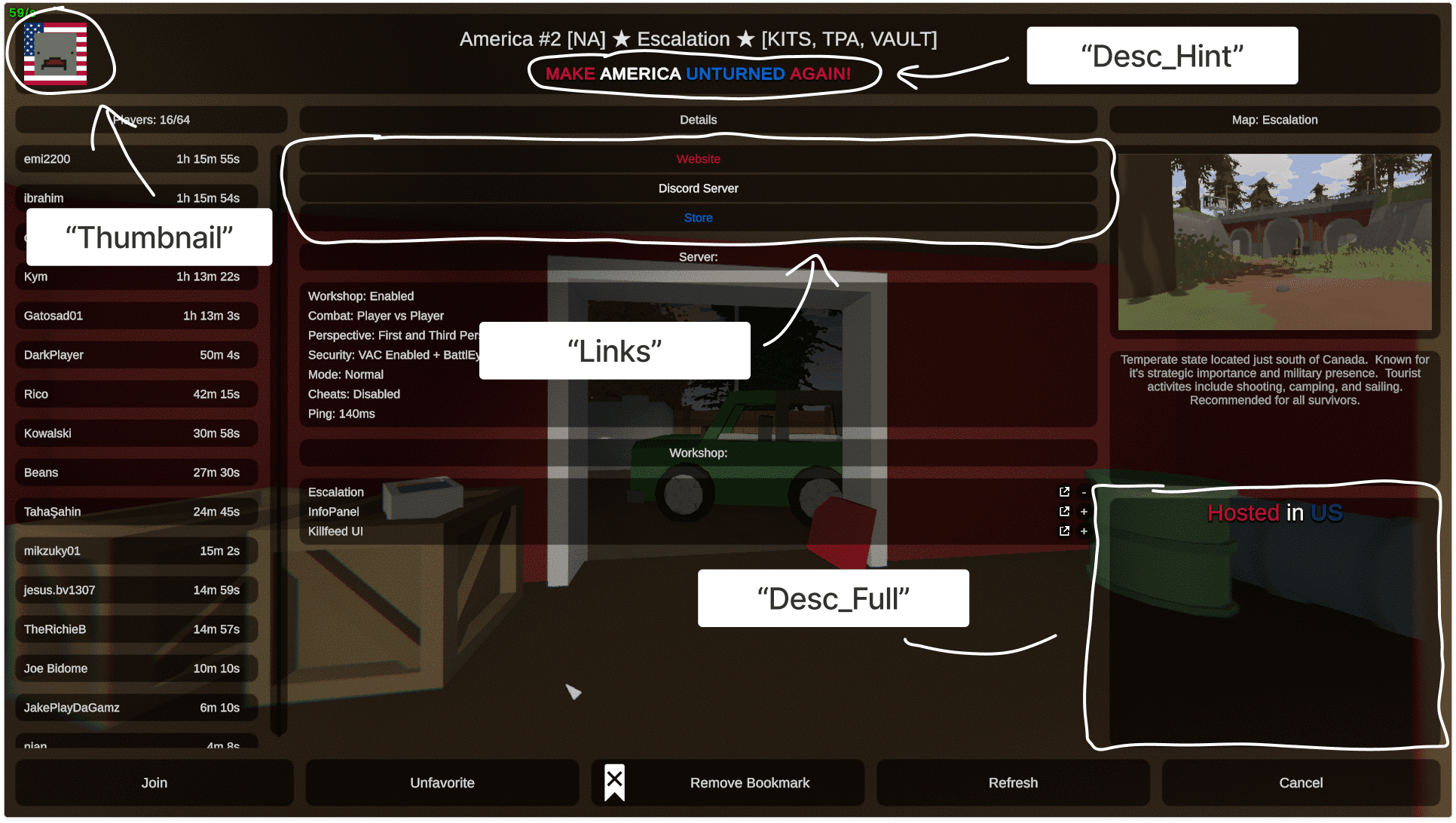Viewport: 1456px width, 823px height.
Task: Refresh the server details
Action: tap(1013, 782)
